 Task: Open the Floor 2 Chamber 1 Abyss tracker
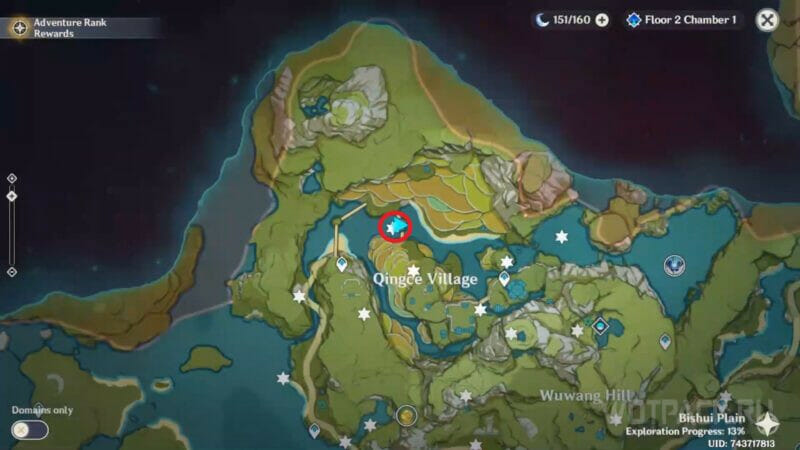682,20
